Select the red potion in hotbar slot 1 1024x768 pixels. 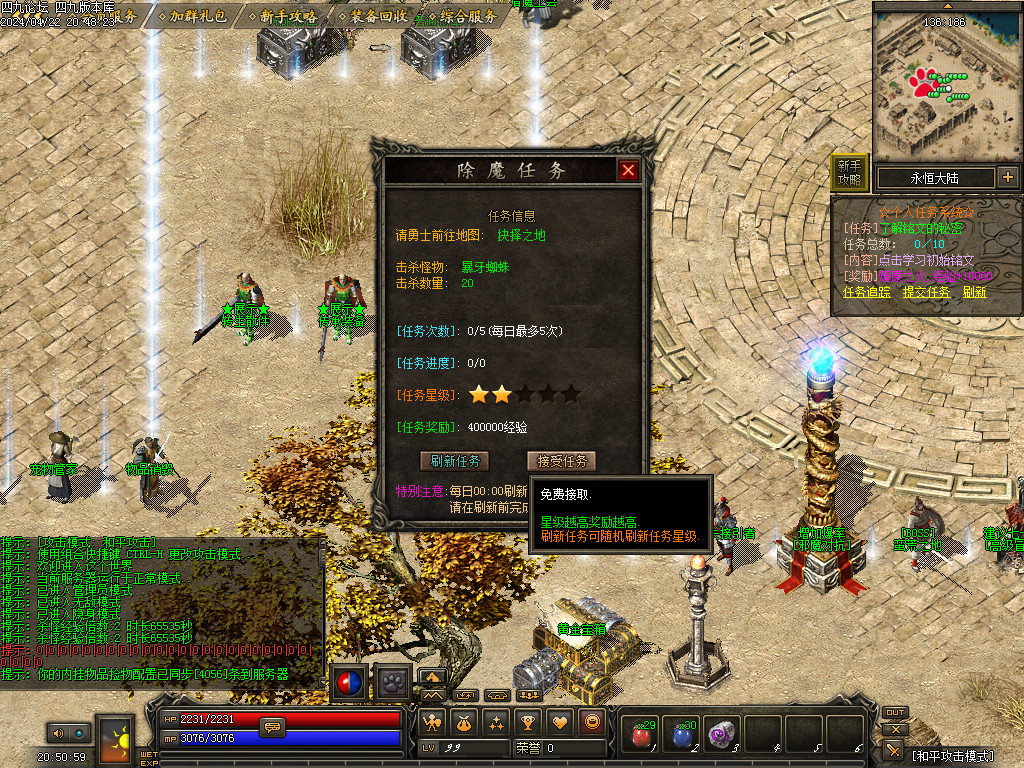point(641,735)
